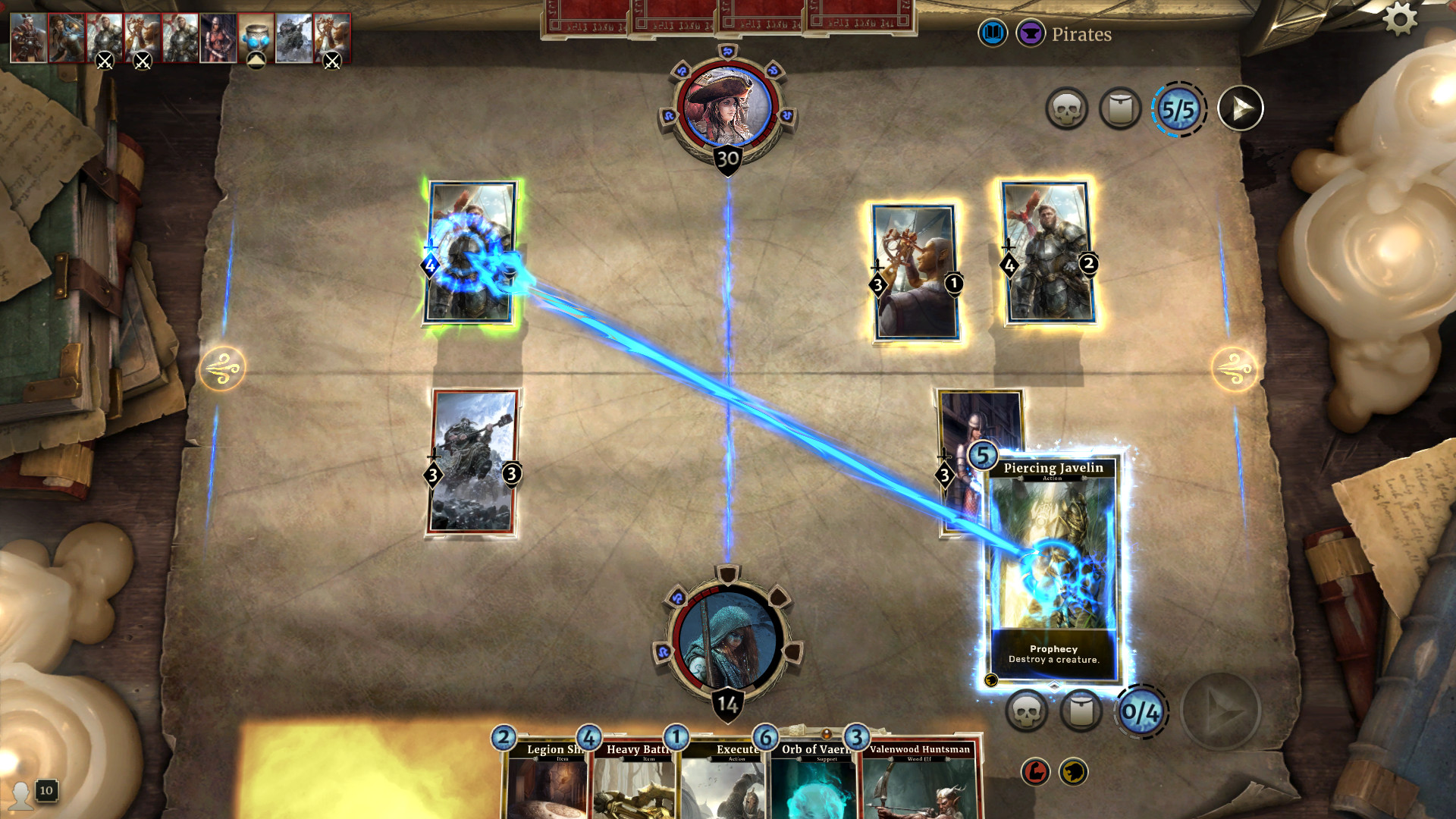The width and height of the screenshot is (1456, 819).
Task: Select the enemy 4/2 armored creature
Action: pyautogui.click(x=1047, y=253)
